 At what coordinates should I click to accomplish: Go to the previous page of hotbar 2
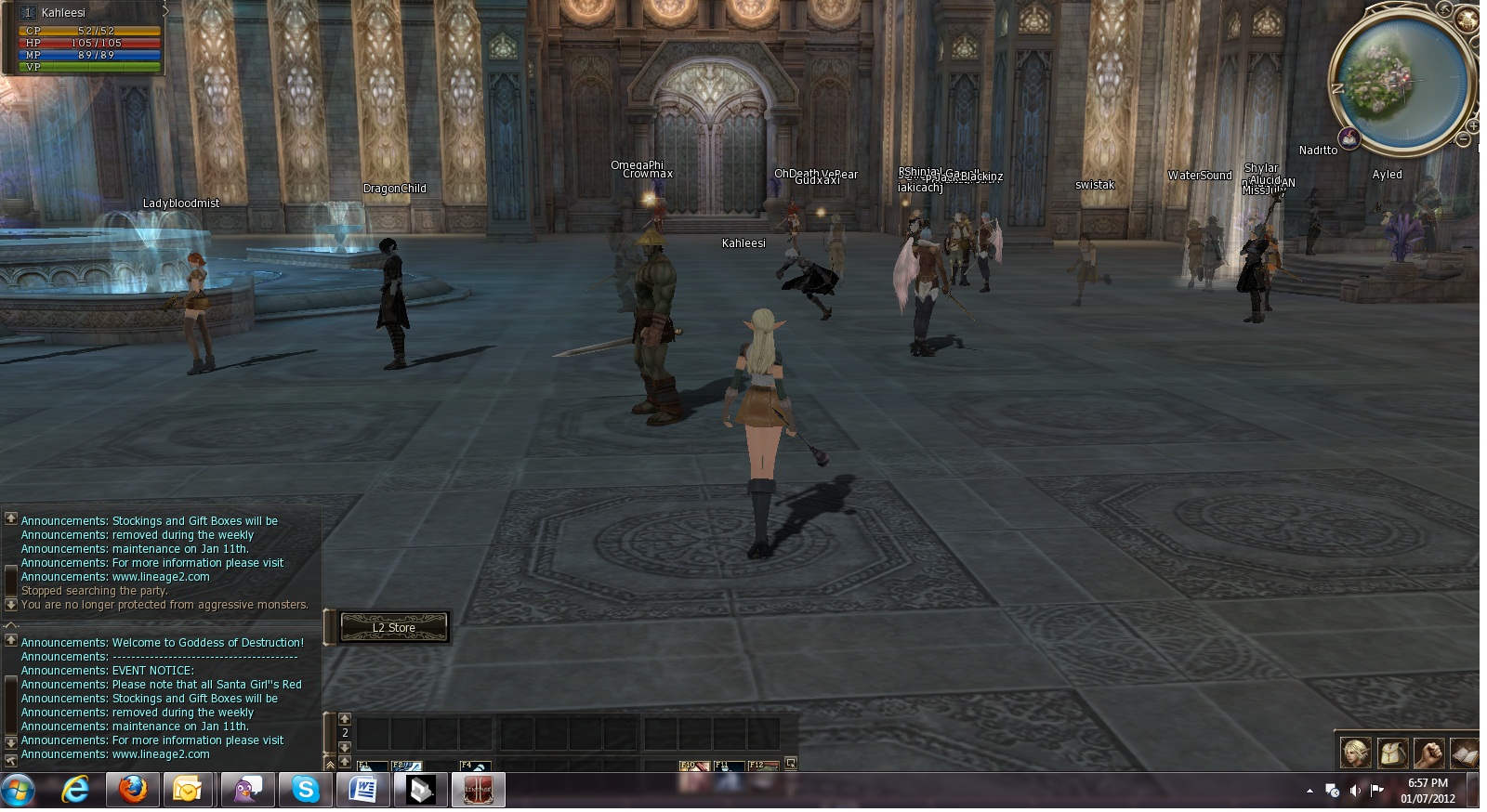tap(345, 718)
